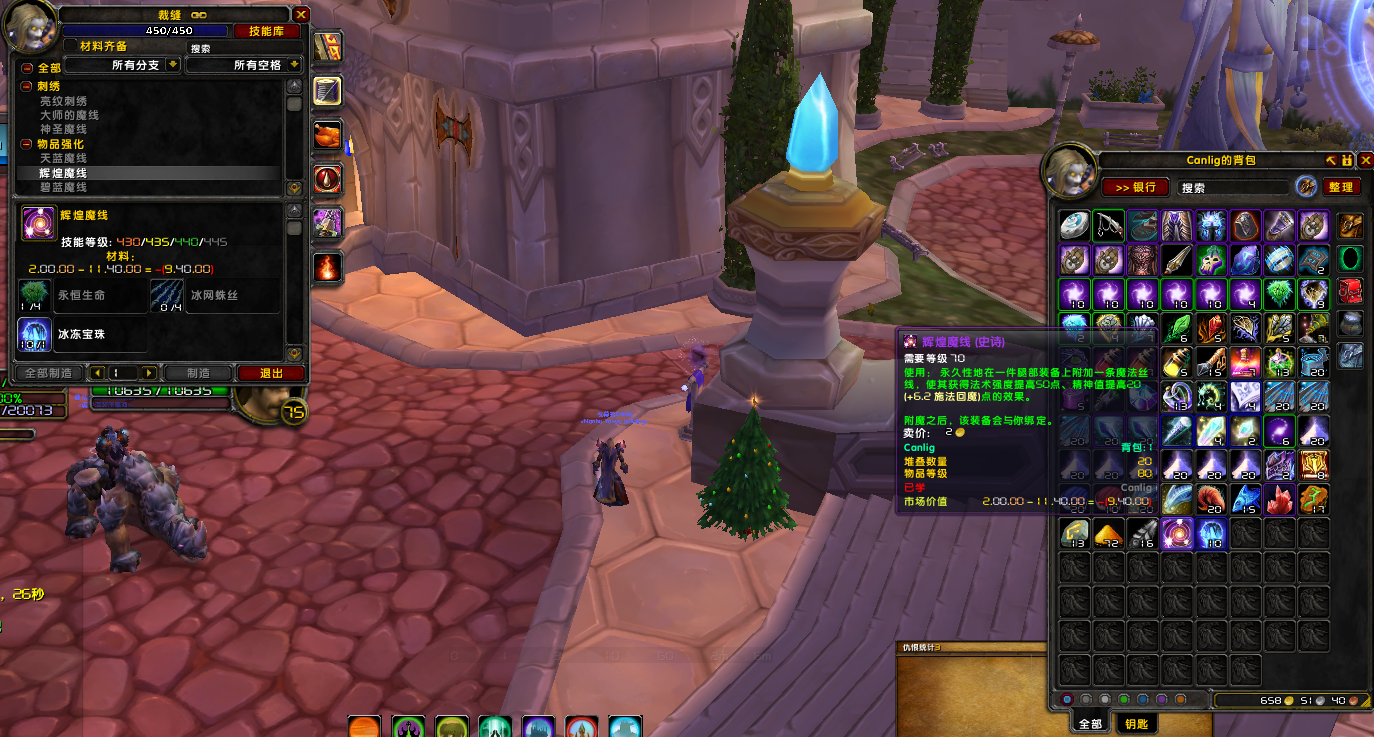Increase the craft quantity with the right arrow
Viewport: 1374px width, 737px height.
[x=149, y=373]
